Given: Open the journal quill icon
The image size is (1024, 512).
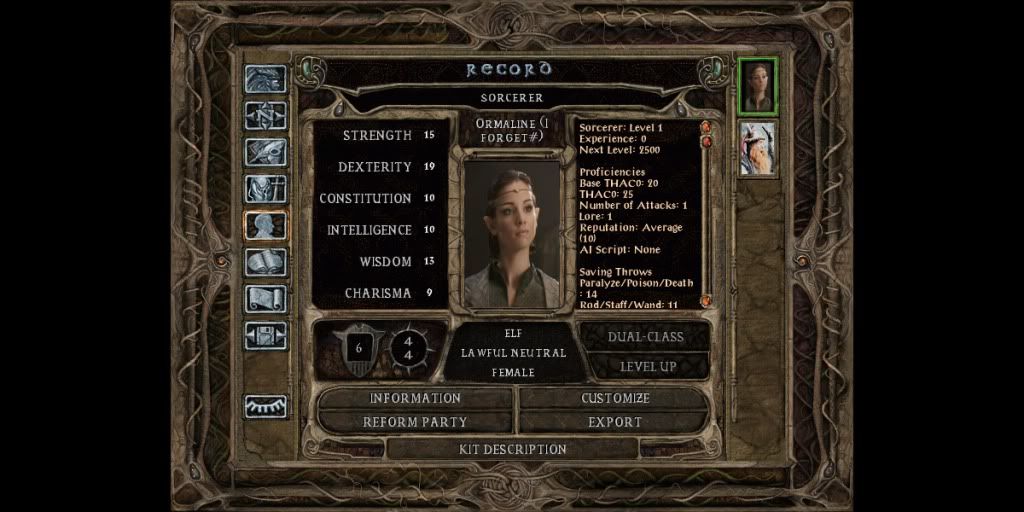Looking at the screenshot, I should (x=266, y=152).
